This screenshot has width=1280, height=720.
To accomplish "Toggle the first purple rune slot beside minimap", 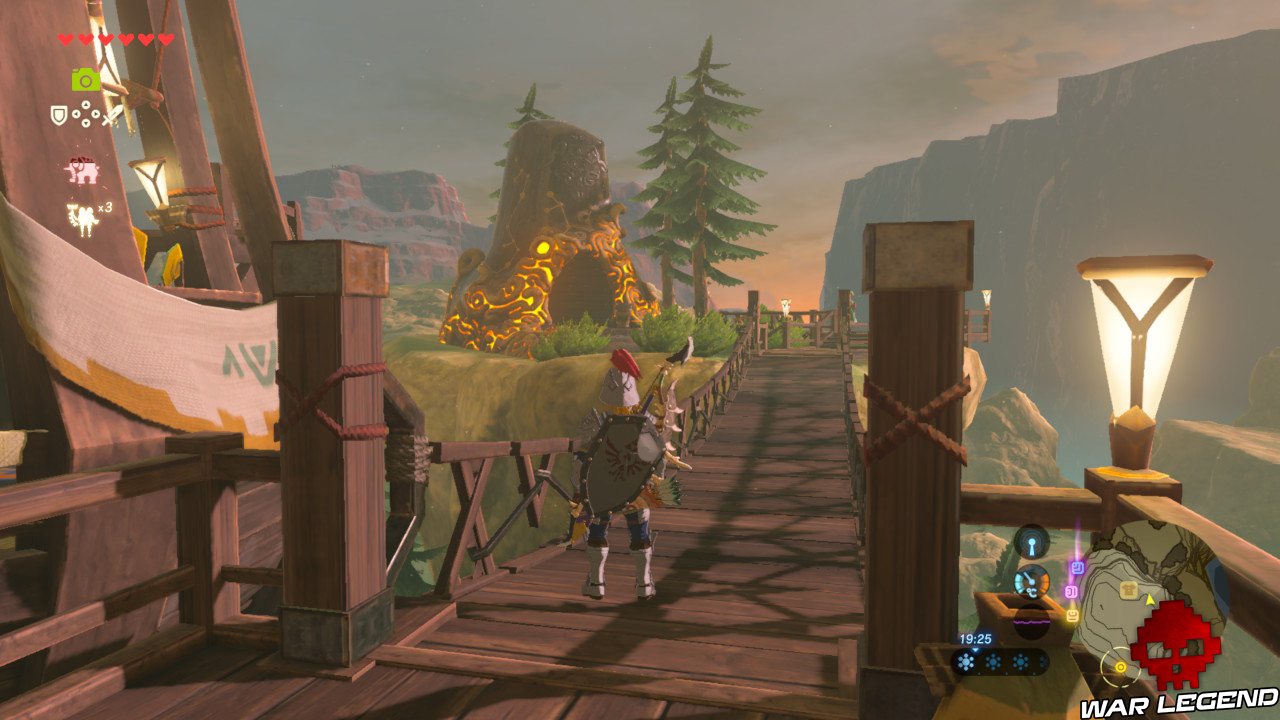I will 1078,566.
